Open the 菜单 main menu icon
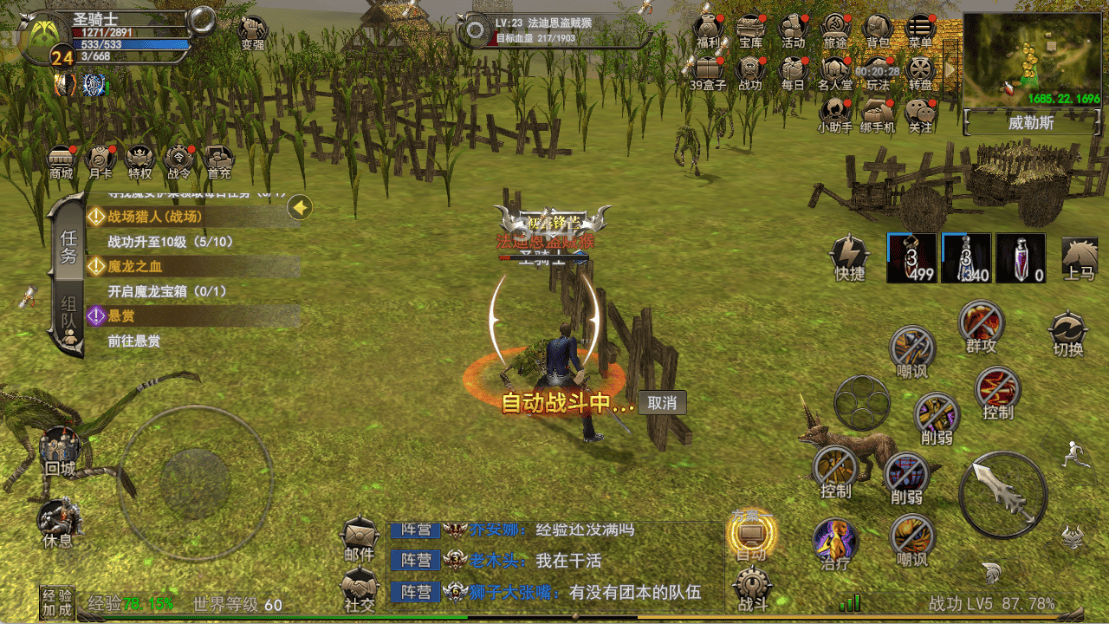This screenshot has height=624, width=1109. pyautogui.click(x=919, y=30)
